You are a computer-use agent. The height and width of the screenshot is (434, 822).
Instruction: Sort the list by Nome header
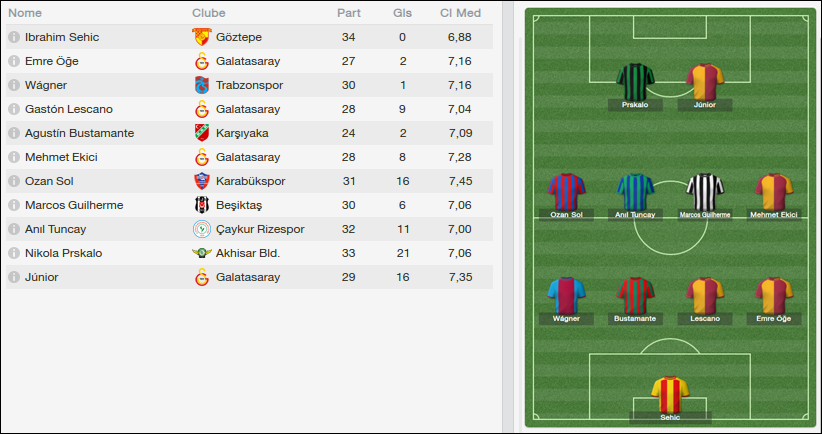25,14
